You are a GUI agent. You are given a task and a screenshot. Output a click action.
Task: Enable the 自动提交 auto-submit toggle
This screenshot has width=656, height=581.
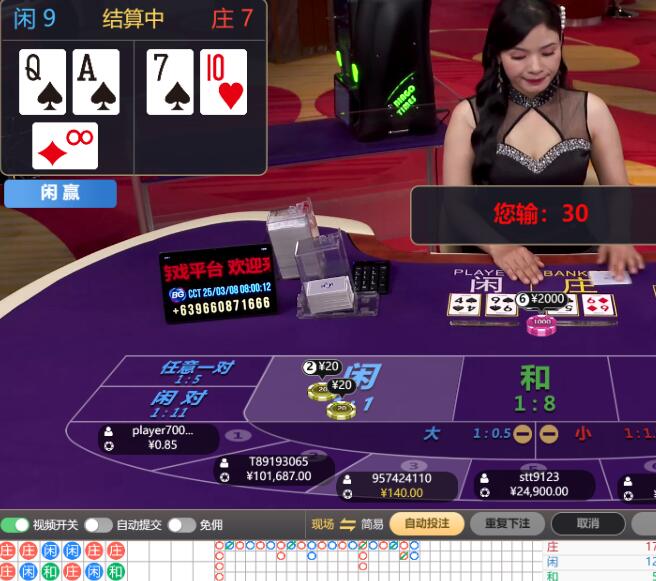pyautogui.click(x=98, y=525)
